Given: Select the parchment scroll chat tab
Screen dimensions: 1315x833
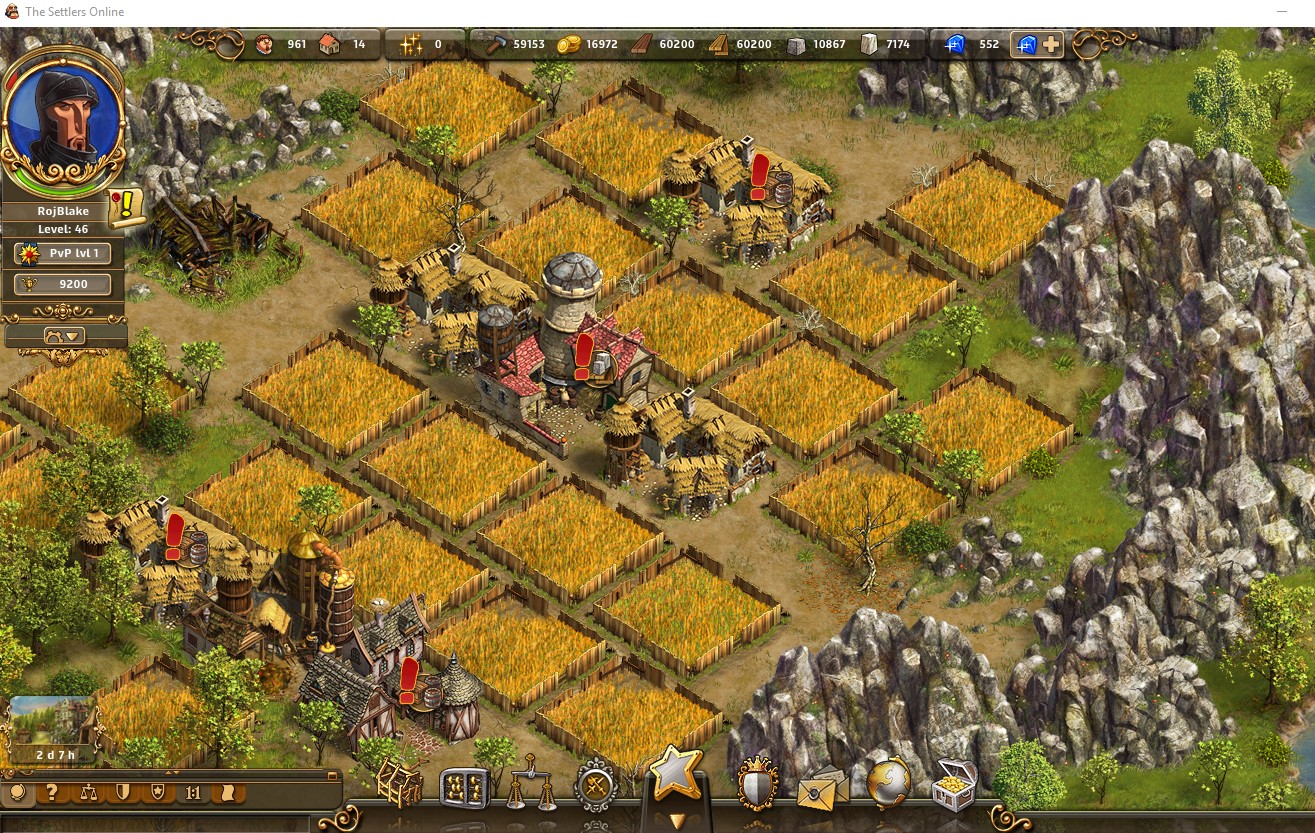Looking at the screenshot, I should [228, 793].
